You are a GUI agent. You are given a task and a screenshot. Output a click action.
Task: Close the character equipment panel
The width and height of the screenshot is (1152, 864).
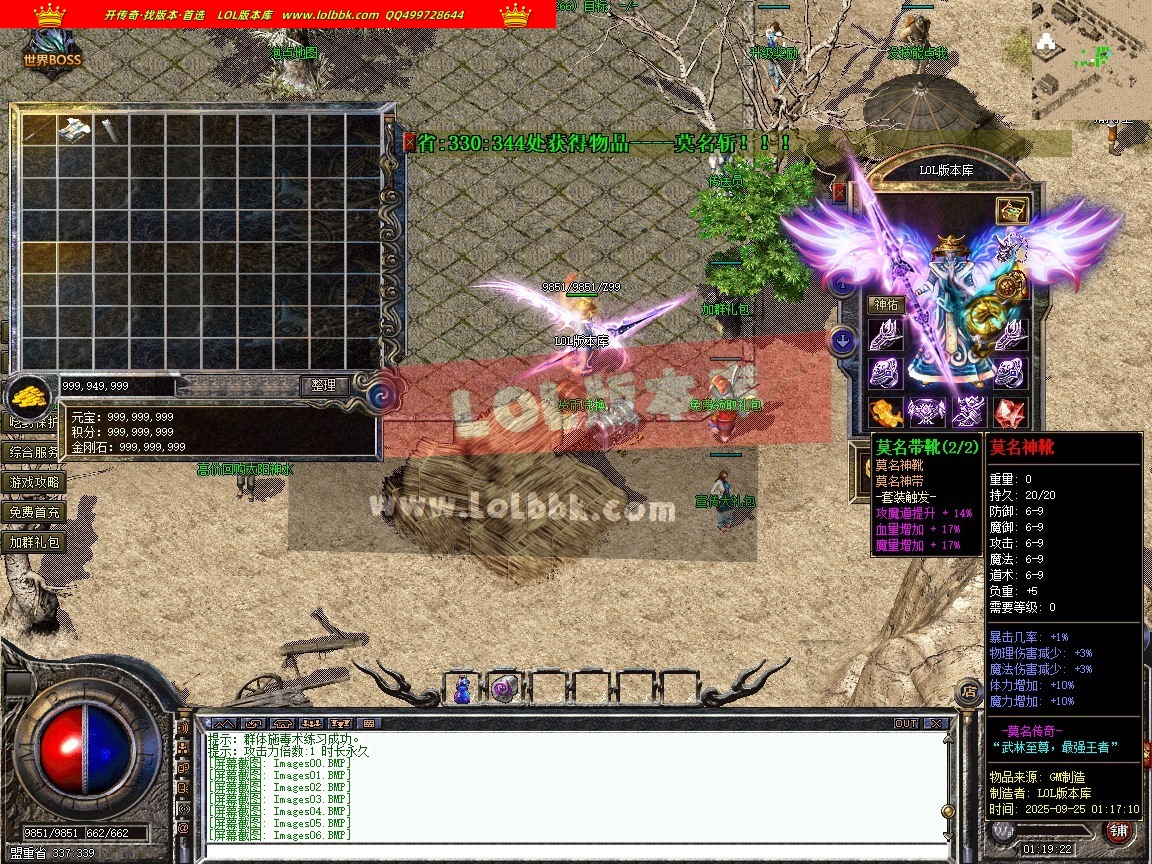(839, 192)
